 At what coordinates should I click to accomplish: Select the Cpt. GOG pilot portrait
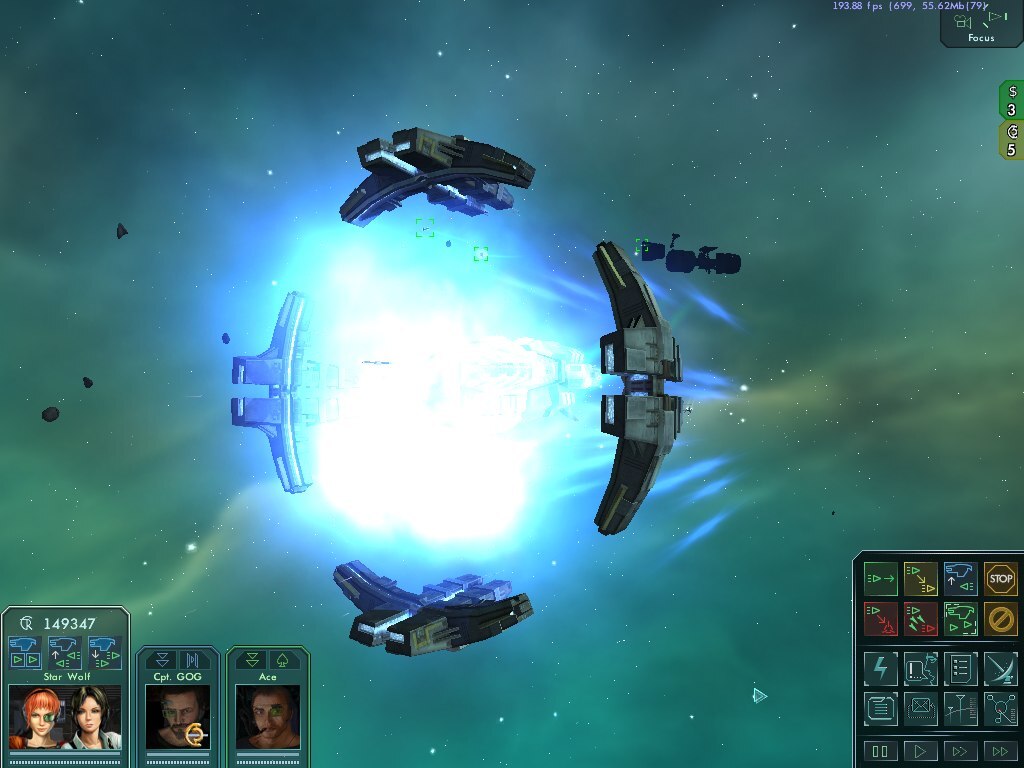(177, 716)
